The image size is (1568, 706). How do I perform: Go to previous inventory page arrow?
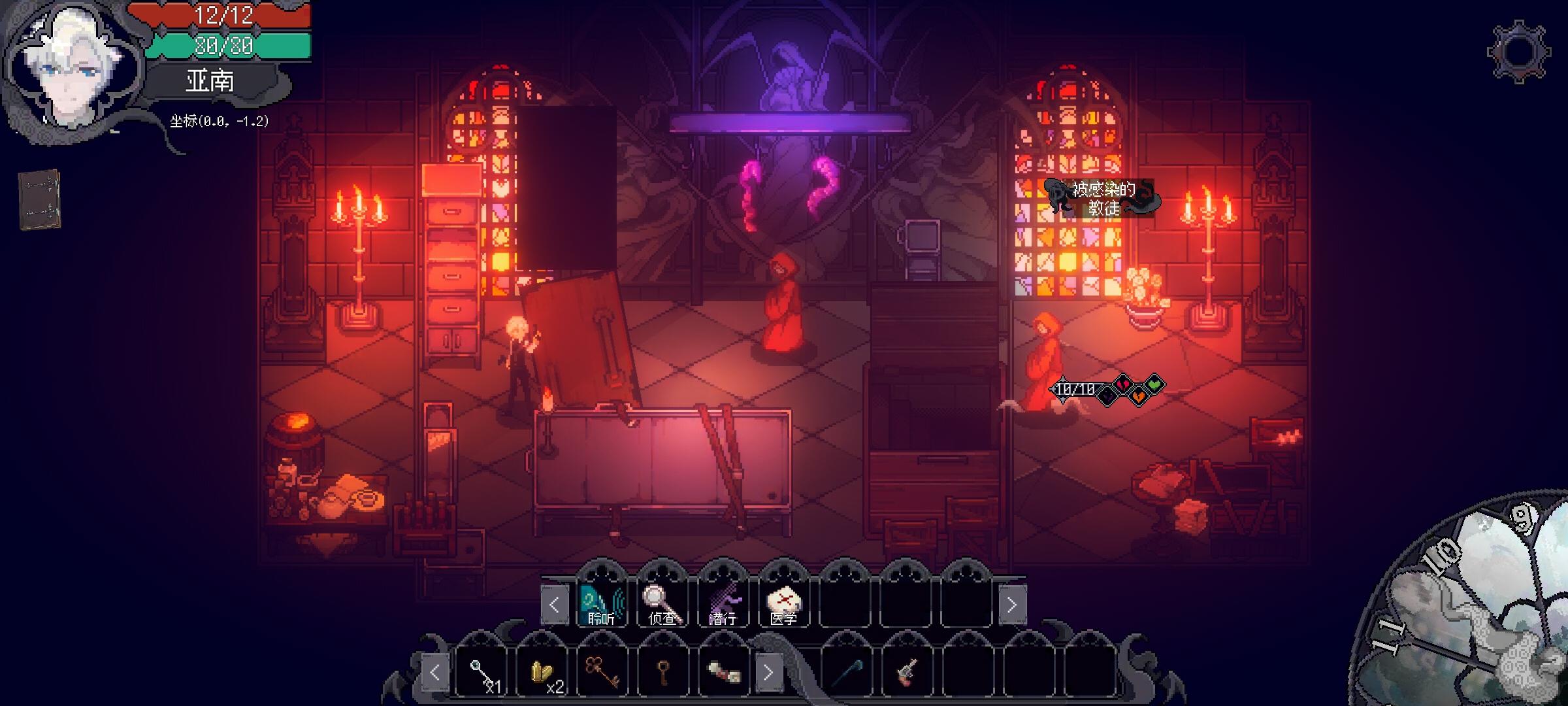coord(435,672)
